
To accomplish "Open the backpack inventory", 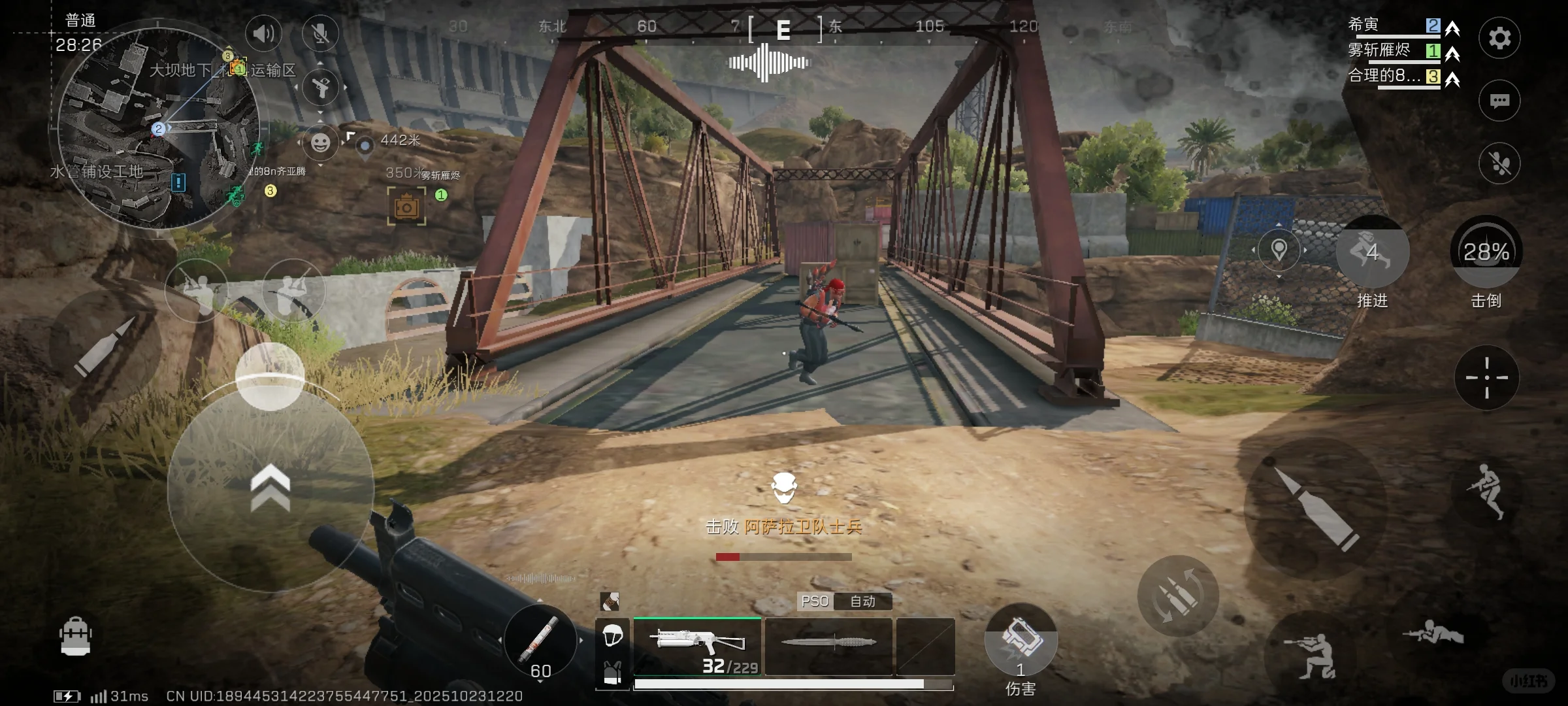I will click(75, 635).
